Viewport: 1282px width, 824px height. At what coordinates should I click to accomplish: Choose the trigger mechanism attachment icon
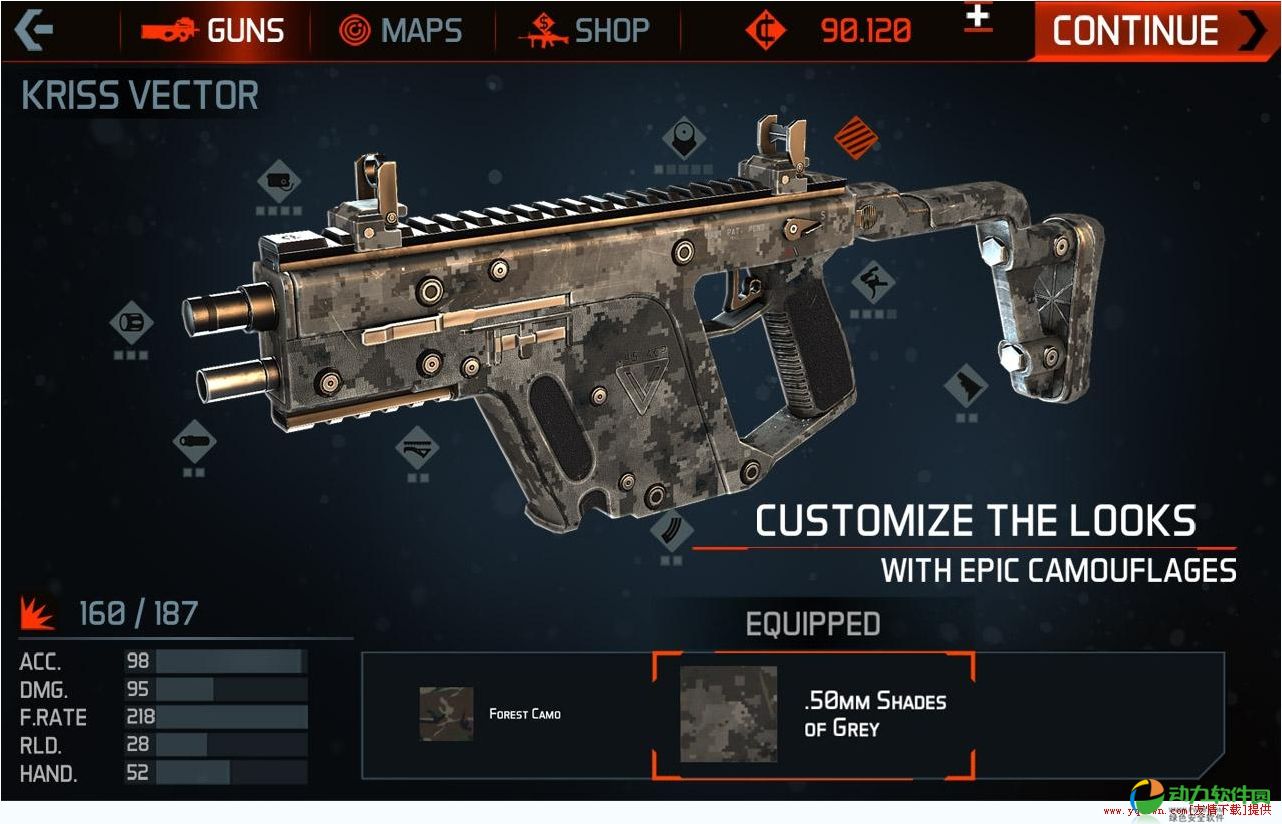pyautogui.click(x=872, y=282)
